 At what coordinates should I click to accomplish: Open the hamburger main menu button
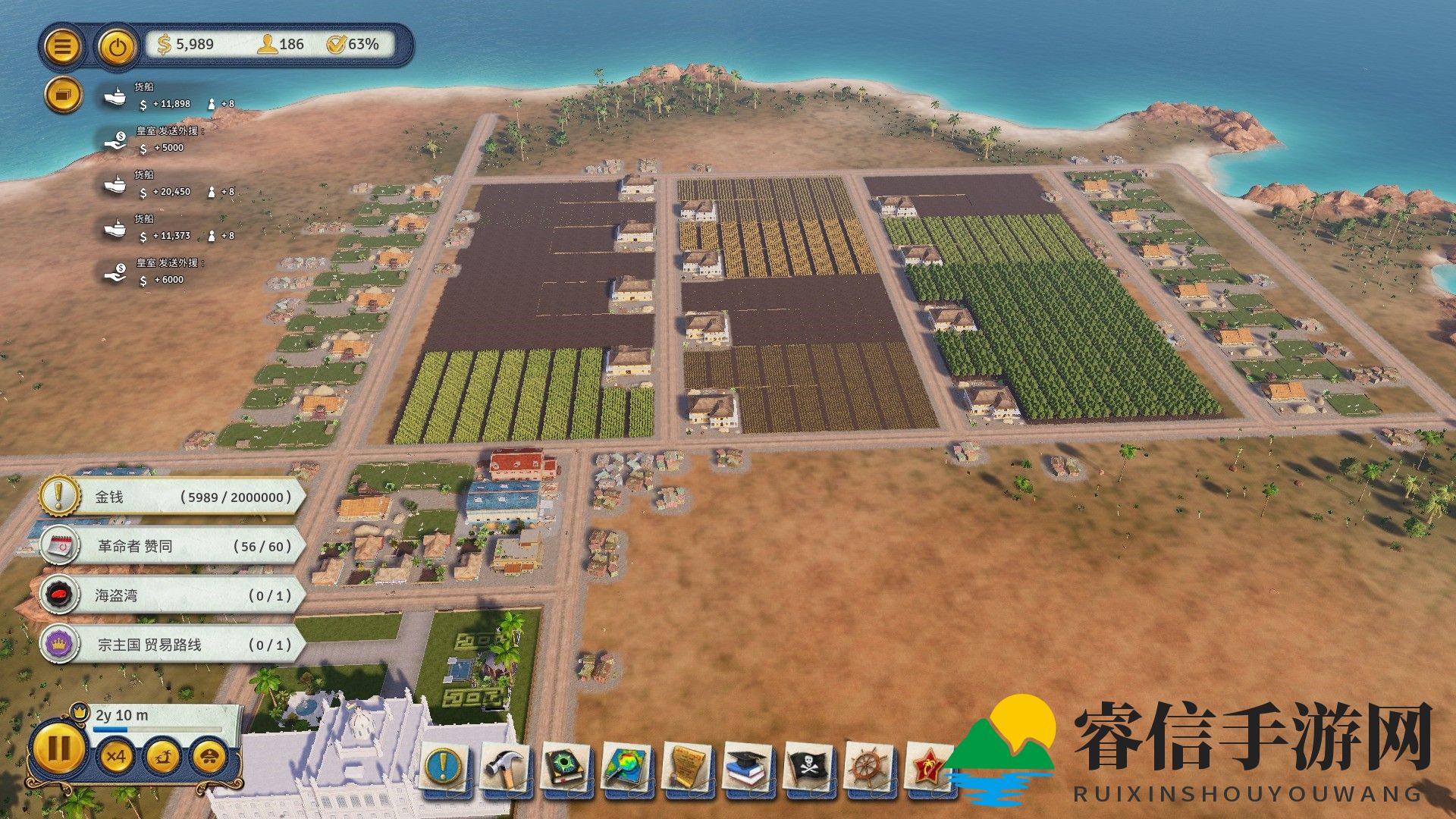[x=62, y=46]
